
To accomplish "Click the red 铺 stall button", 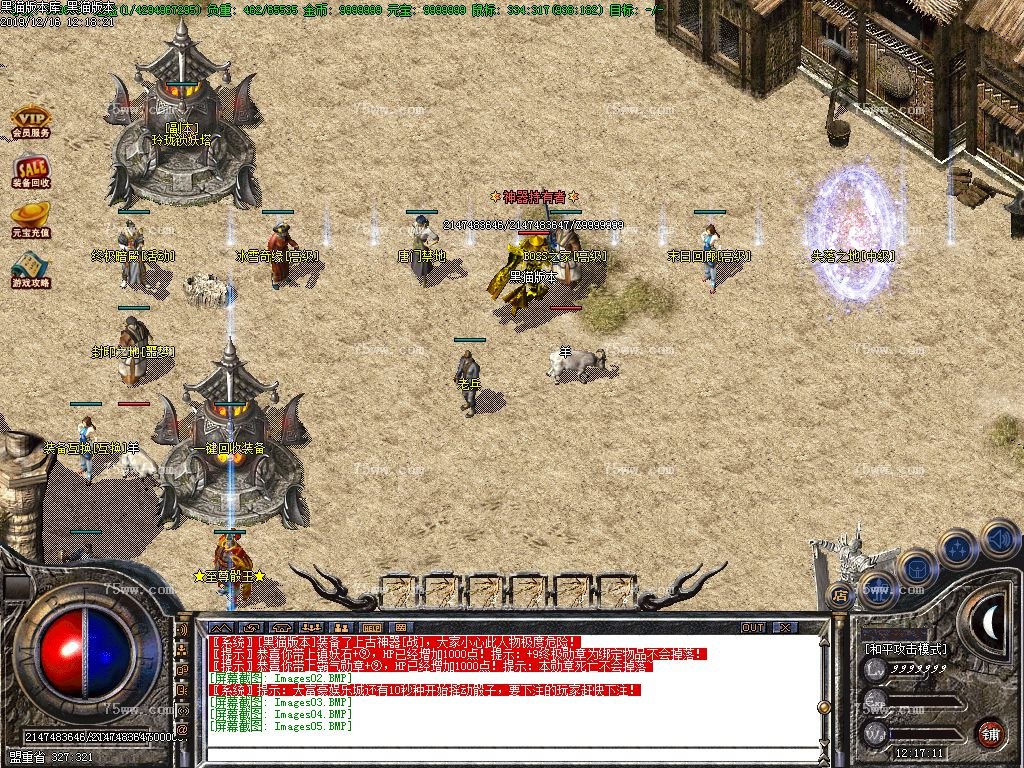I will 991,732.
